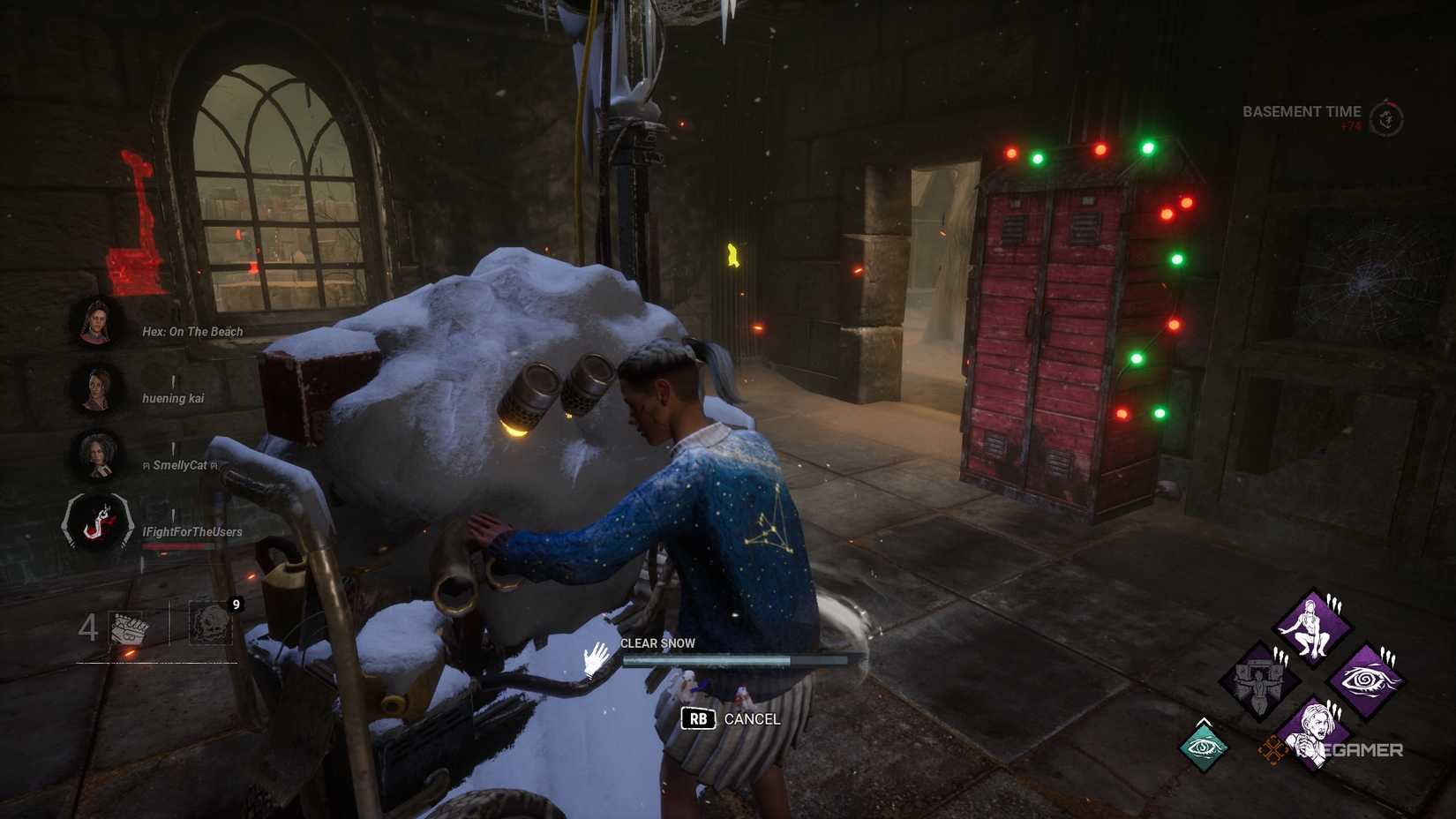Select SmellyCat's player portrait
The width and height of the screenshot is (1456, 819).
click(97, 452)
